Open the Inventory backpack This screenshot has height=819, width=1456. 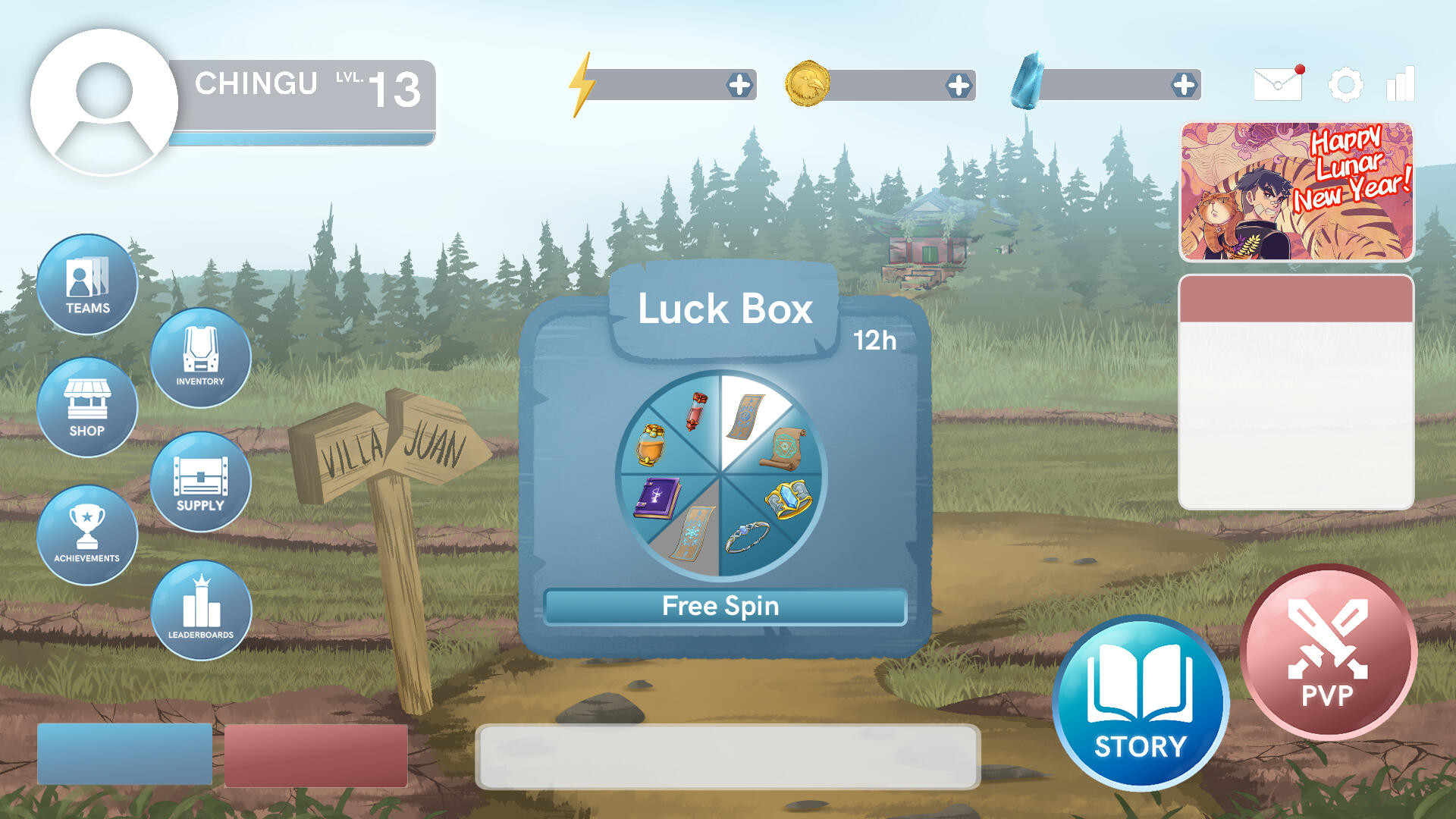(x=201, y=358)
